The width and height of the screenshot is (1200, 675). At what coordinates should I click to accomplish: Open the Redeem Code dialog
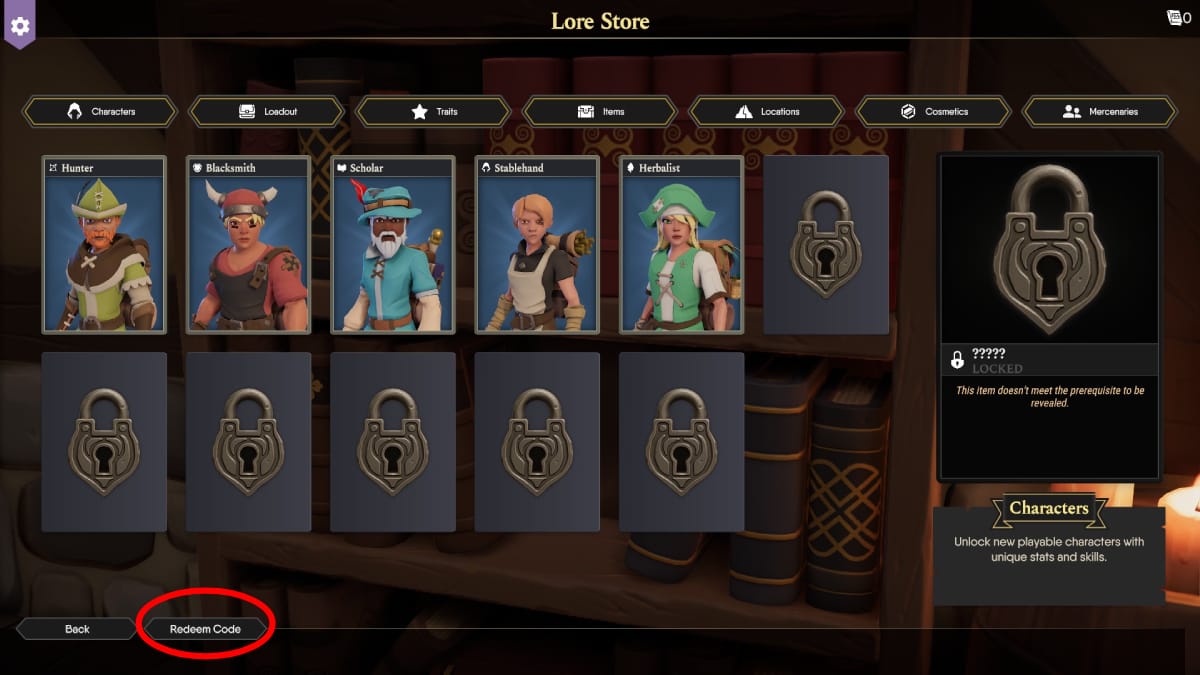tap(205, 629)
